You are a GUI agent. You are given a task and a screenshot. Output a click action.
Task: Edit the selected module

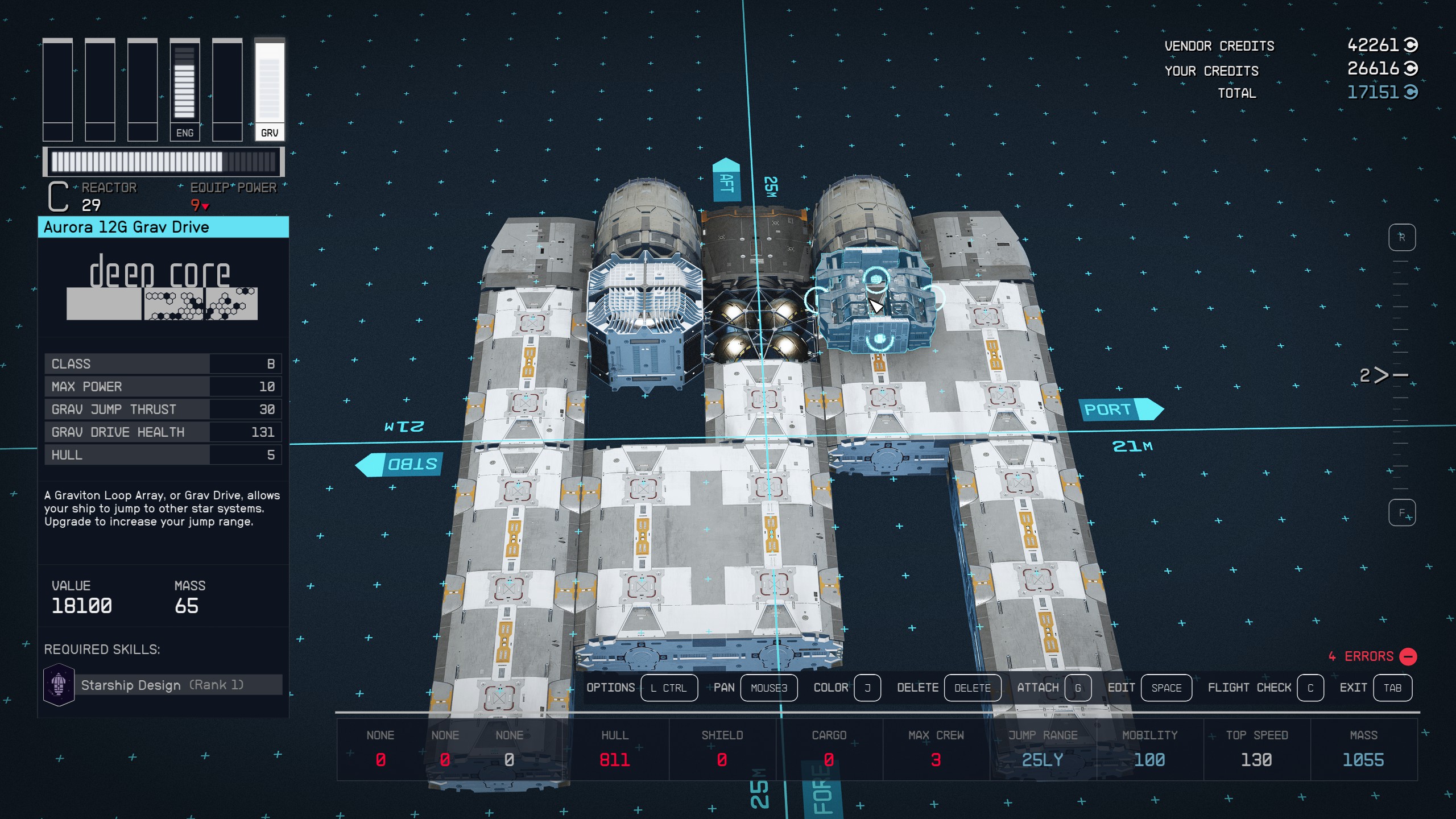click(x=1165, y=688)
